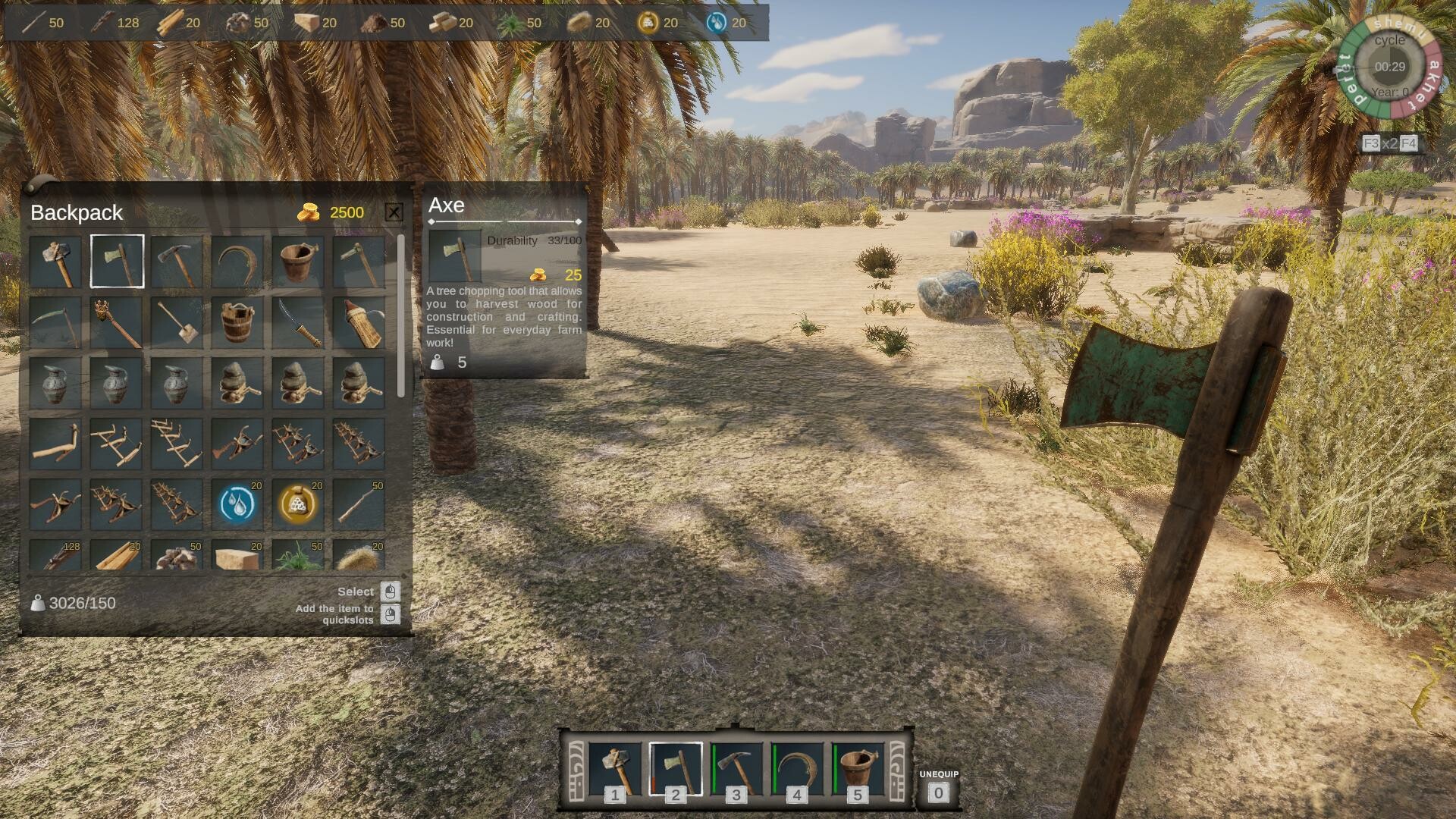This screenshot has width=1456, height=819.
Task: Click a clay jug in the backpack
Action: [x=55, y=381]
